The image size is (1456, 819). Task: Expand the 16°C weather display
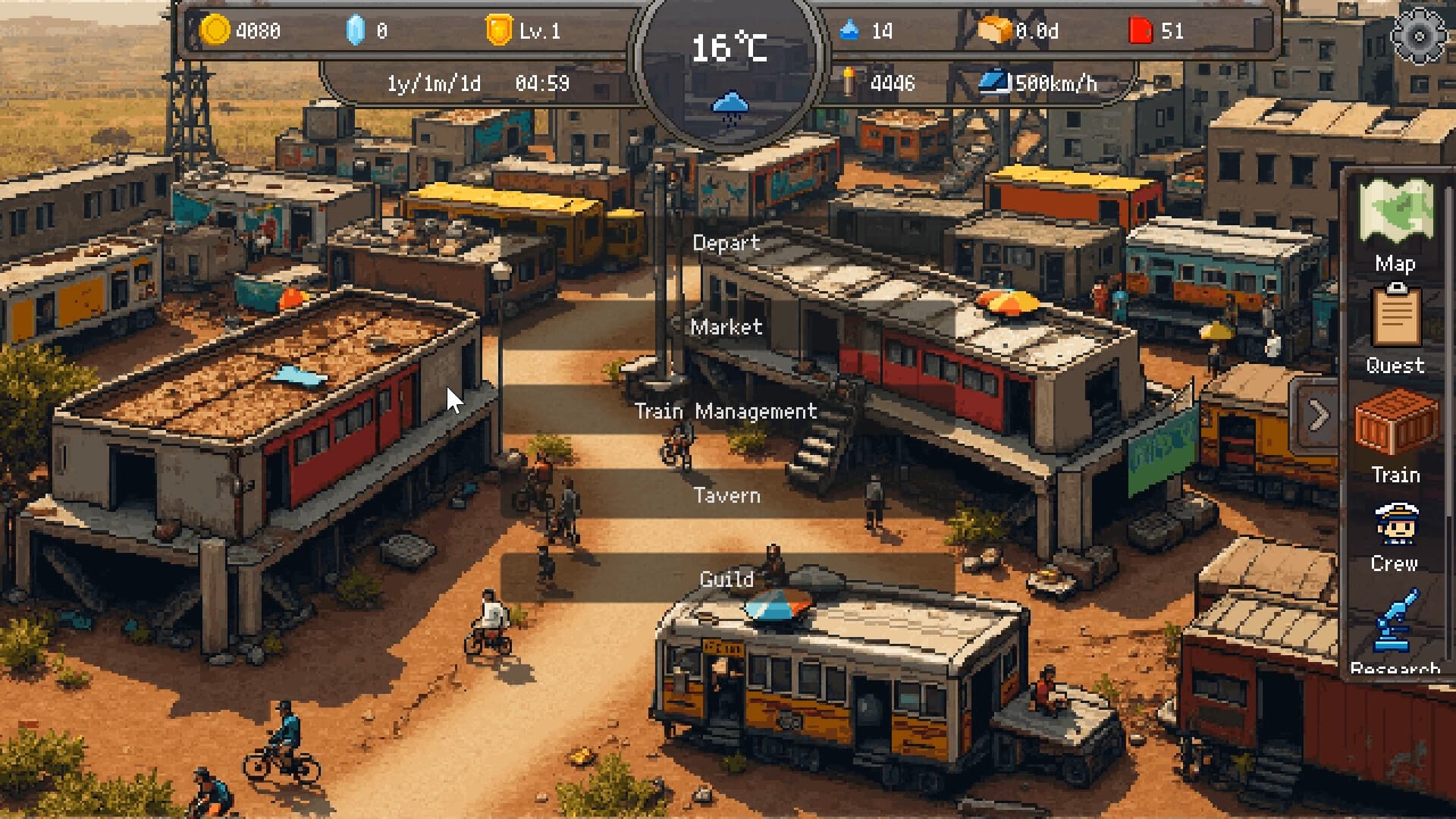click(x=730, y=49)
